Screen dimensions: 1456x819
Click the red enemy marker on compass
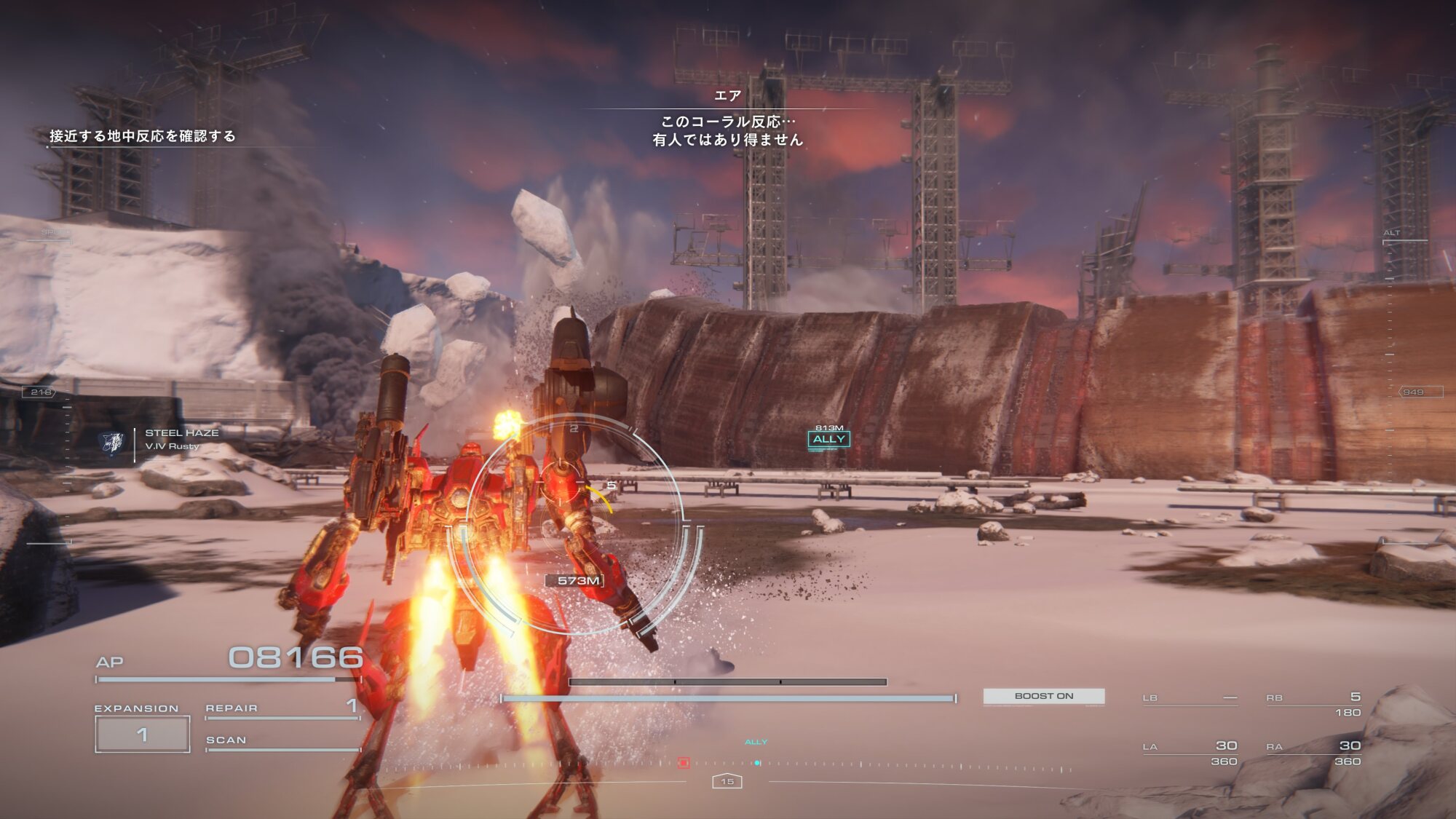tap(683, 763)
